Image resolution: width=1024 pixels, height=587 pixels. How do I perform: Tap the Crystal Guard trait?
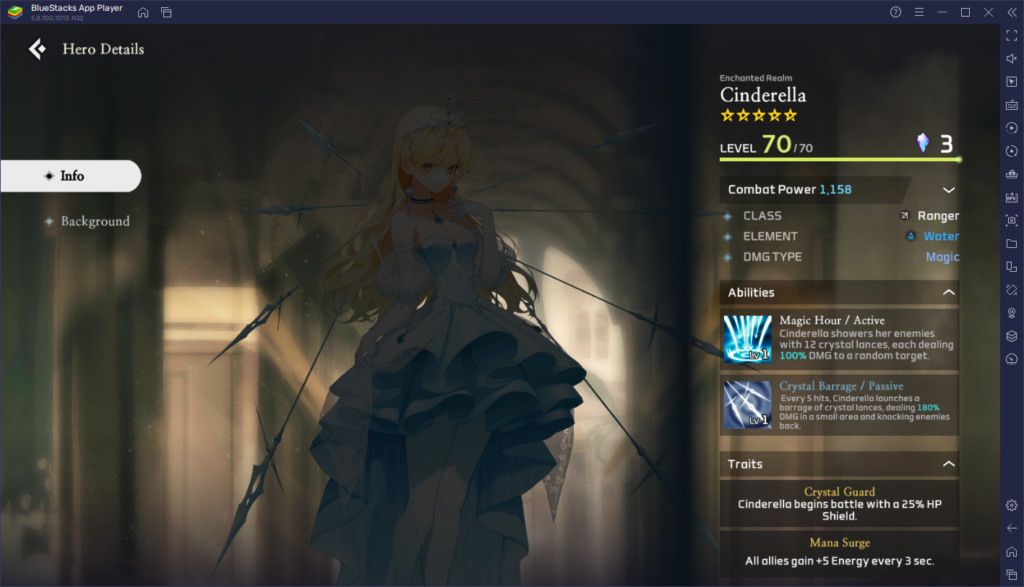pos(839,503)
